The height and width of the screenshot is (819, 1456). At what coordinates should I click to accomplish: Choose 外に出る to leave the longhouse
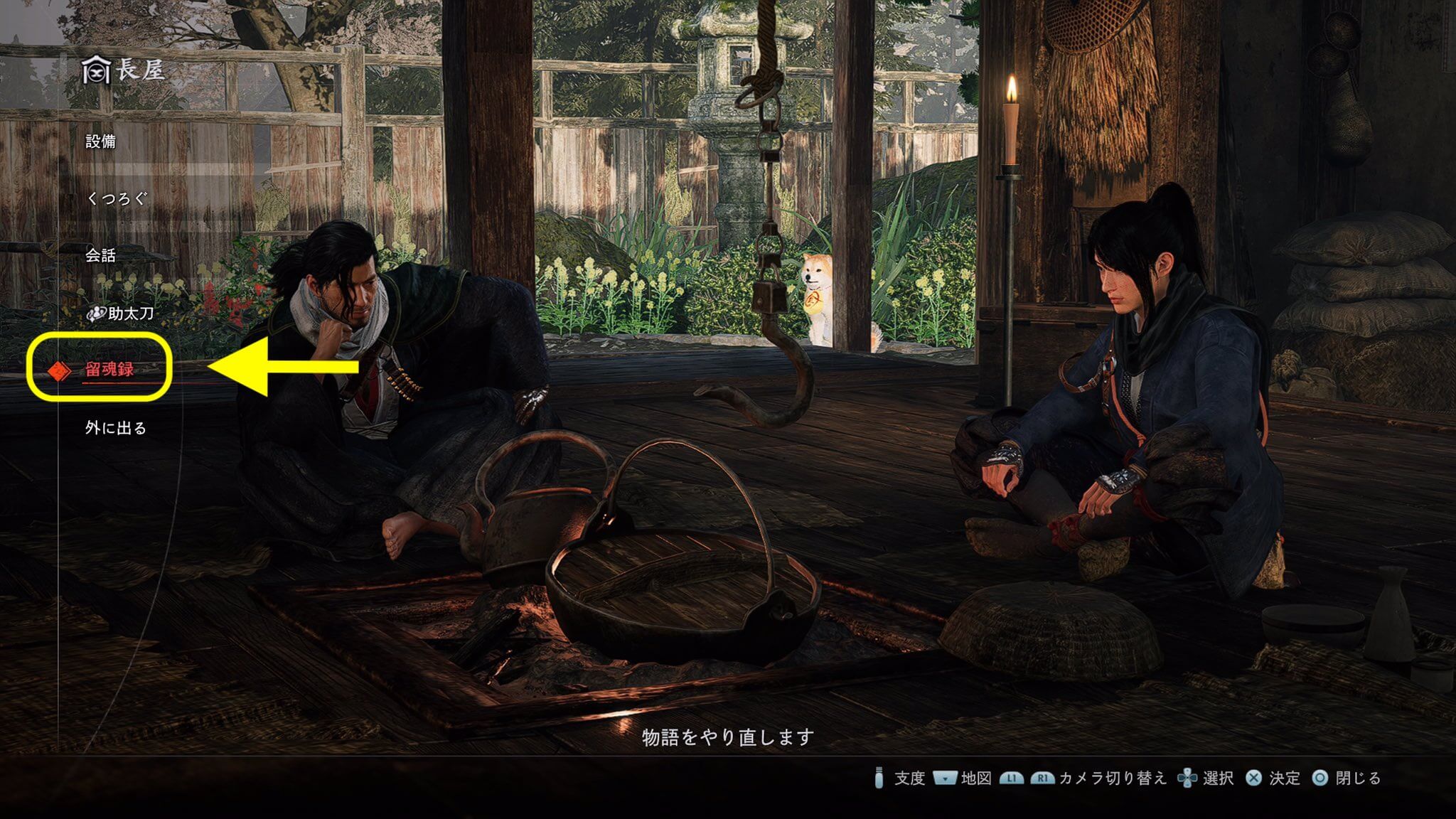pyautogui.click(x=116, y=428)
